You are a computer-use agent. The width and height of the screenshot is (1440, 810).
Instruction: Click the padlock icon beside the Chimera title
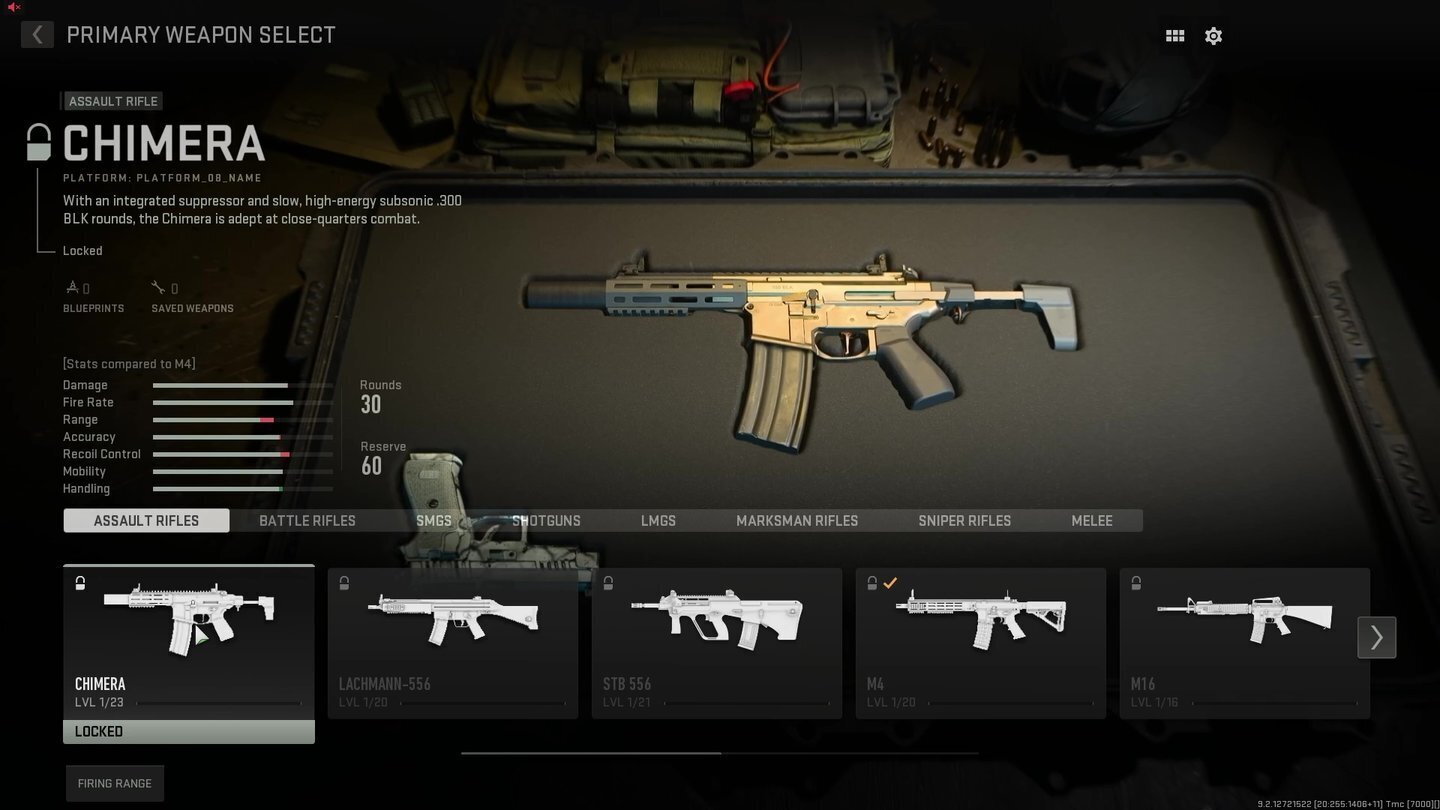(38, 141)
